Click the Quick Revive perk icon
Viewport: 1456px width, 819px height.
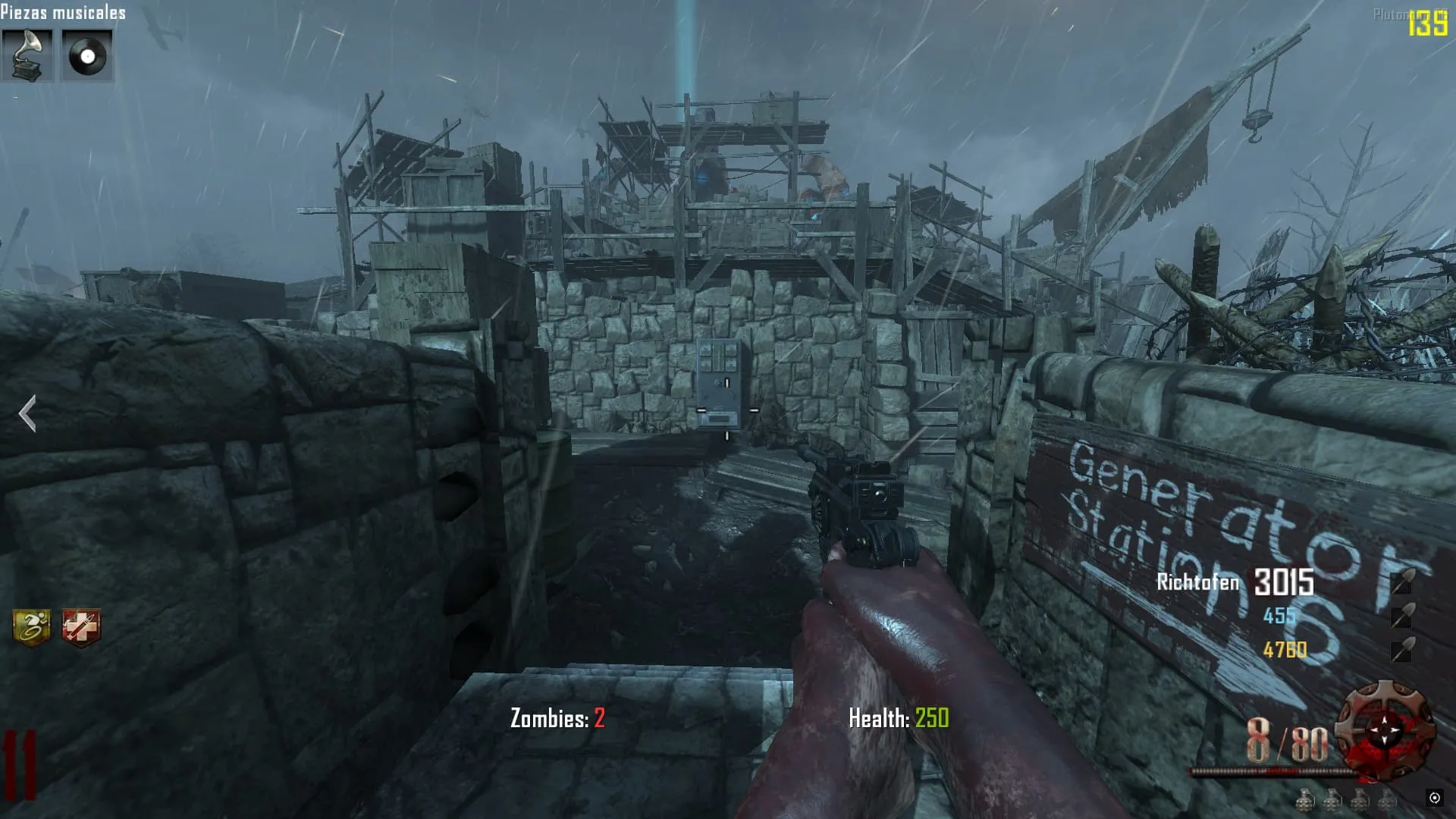80,627
